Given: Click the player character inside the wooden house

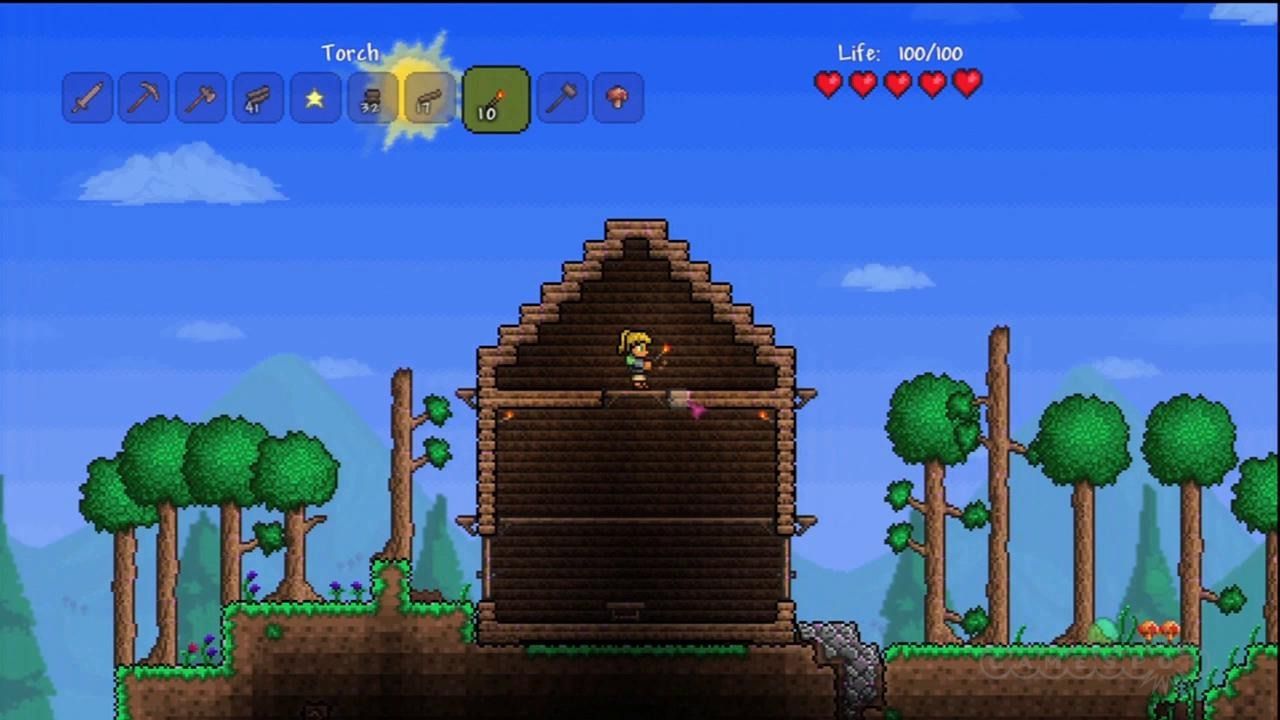Looking at the screenshot, I should [637, 358].
